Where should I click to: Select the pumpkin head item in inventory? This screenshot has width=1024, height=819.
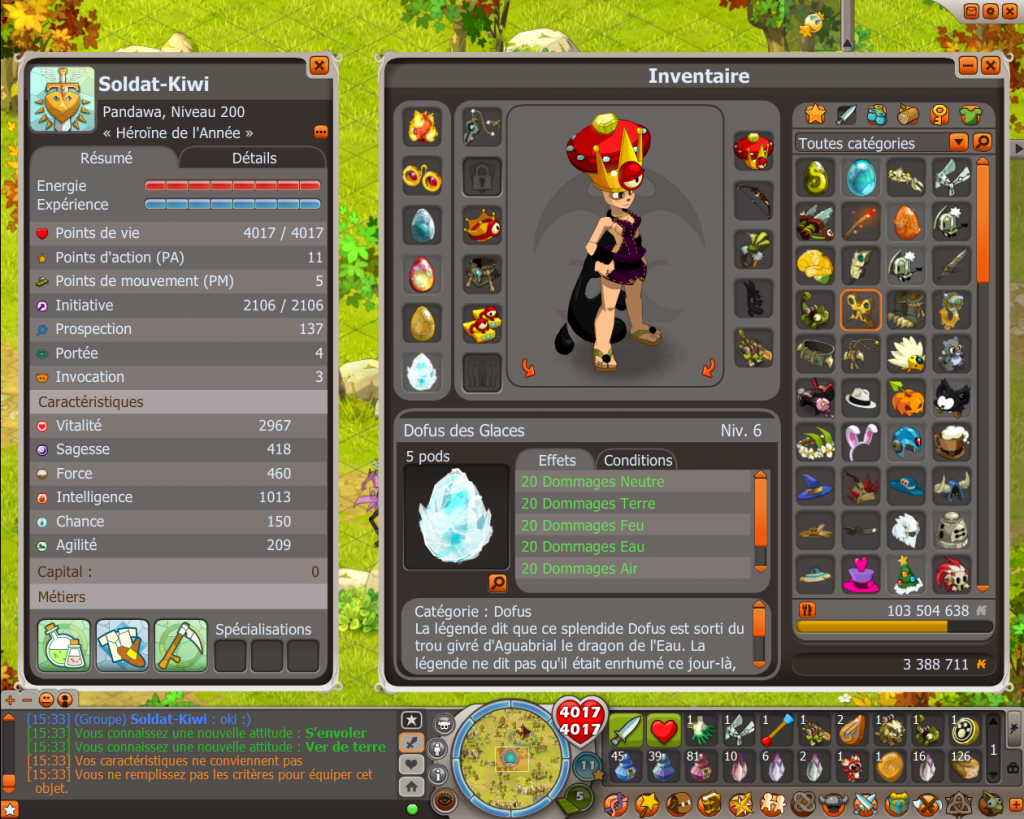point(905,397)
